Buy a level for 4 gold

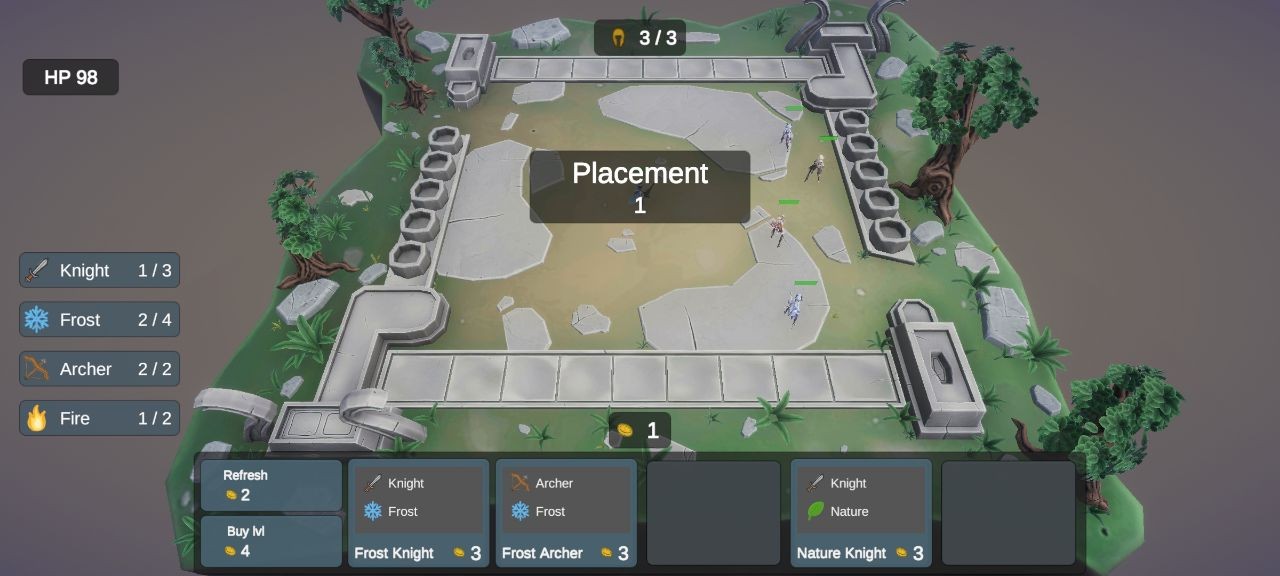click(271, 541)
